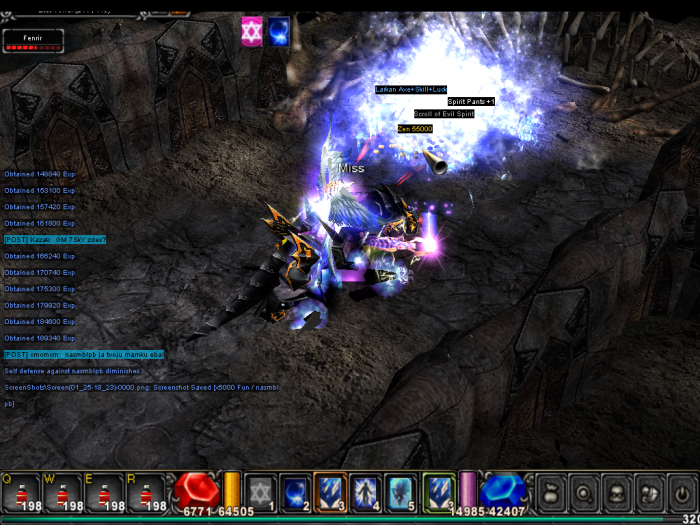Select the pink hexagram buff icon

(x=252, y=31)
